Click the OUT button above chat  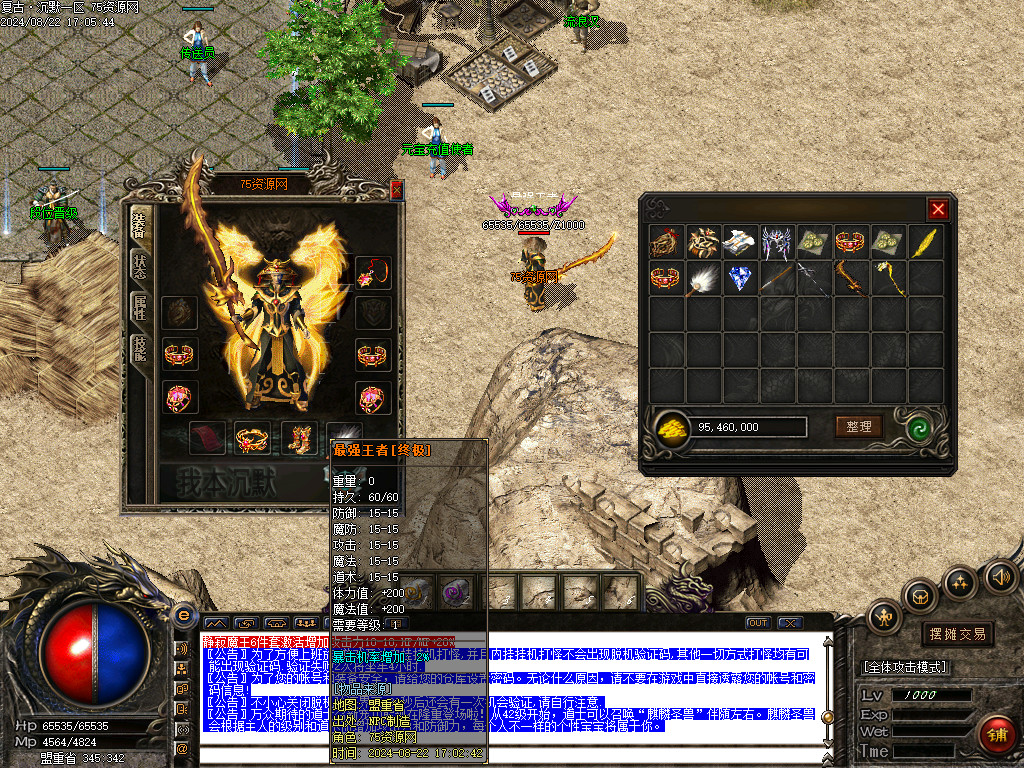[757, 623]
